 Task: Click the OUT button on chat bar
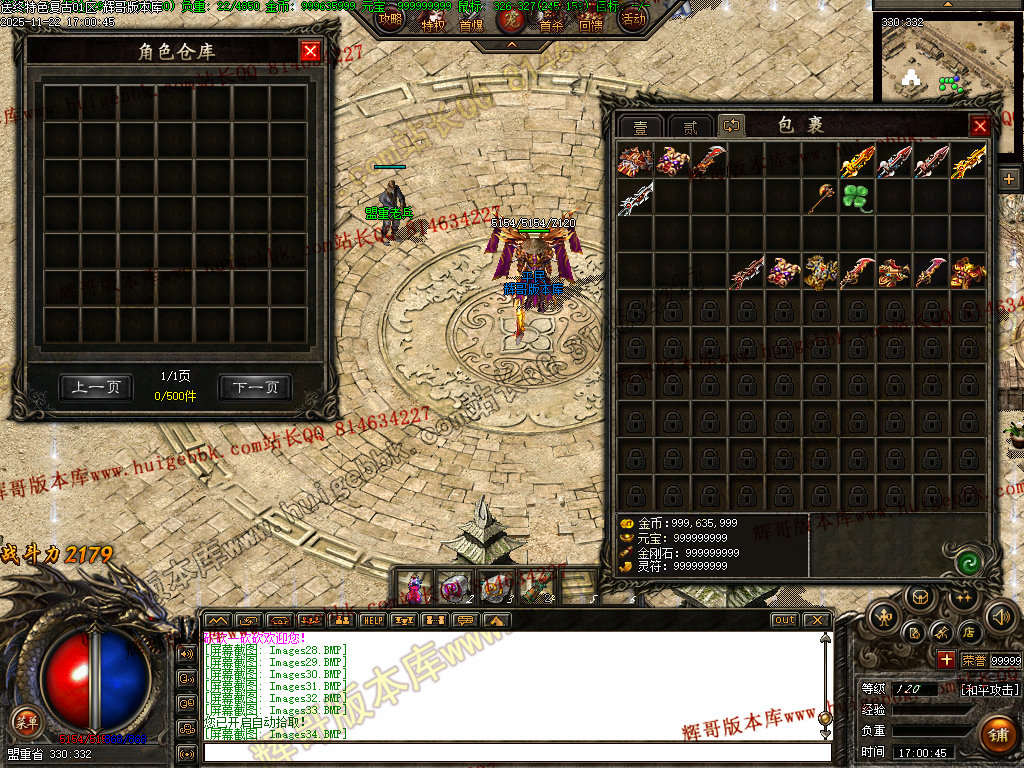[x=784, y=620]
